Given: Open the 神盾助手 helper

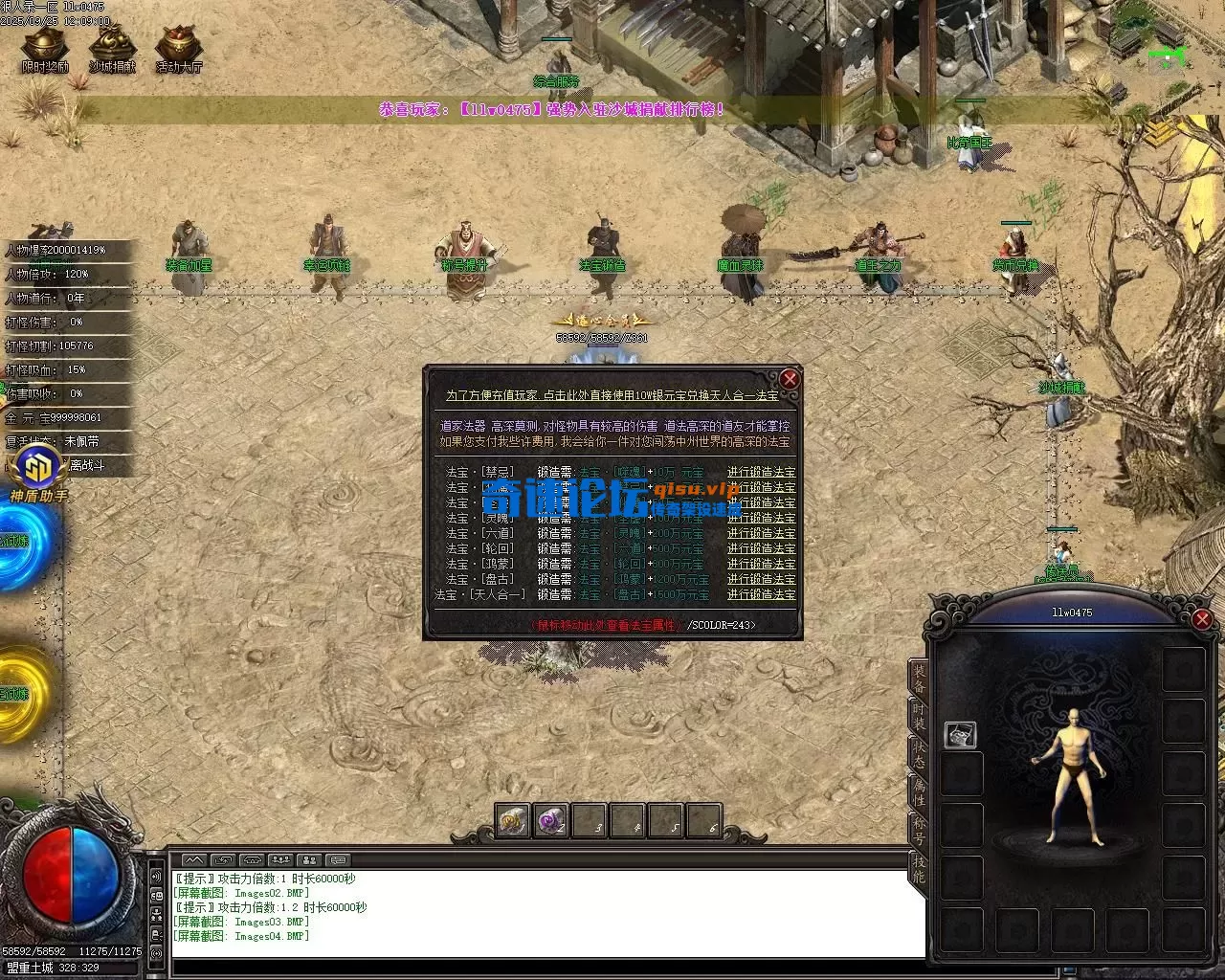Looking at the screenshot, I should 38,475.
